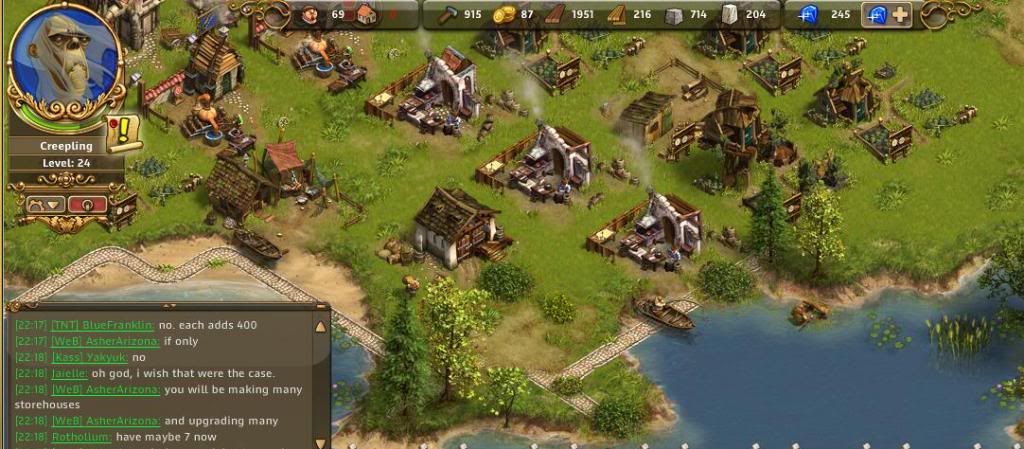Open the quest scroll with exclamation mark
Screen dimensions: 1024x449
pyautogui.click(x=124, y=131)
